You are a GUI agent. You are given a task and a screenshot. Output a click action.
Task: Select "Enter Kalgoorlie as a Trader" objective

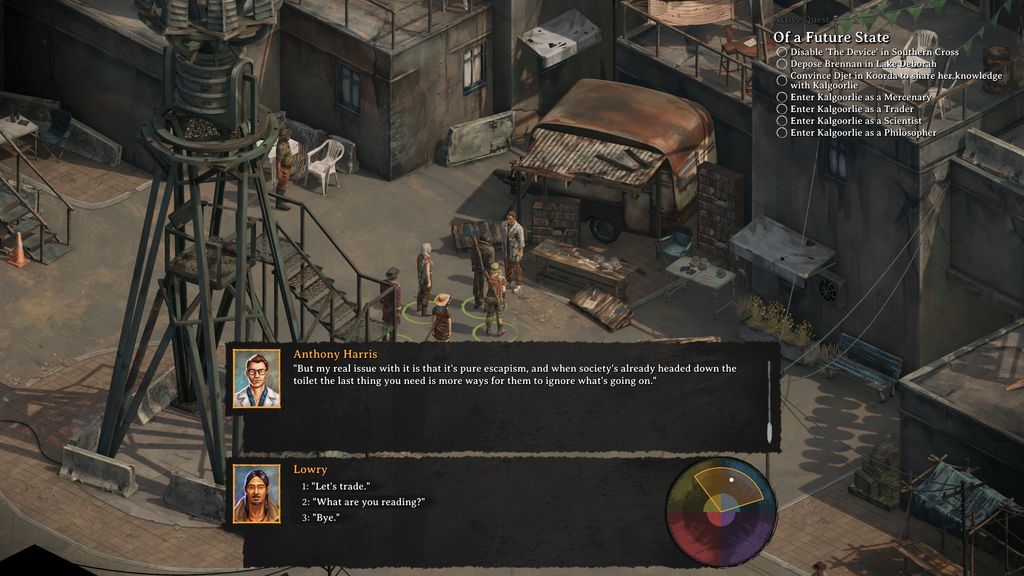coord(851,109)
